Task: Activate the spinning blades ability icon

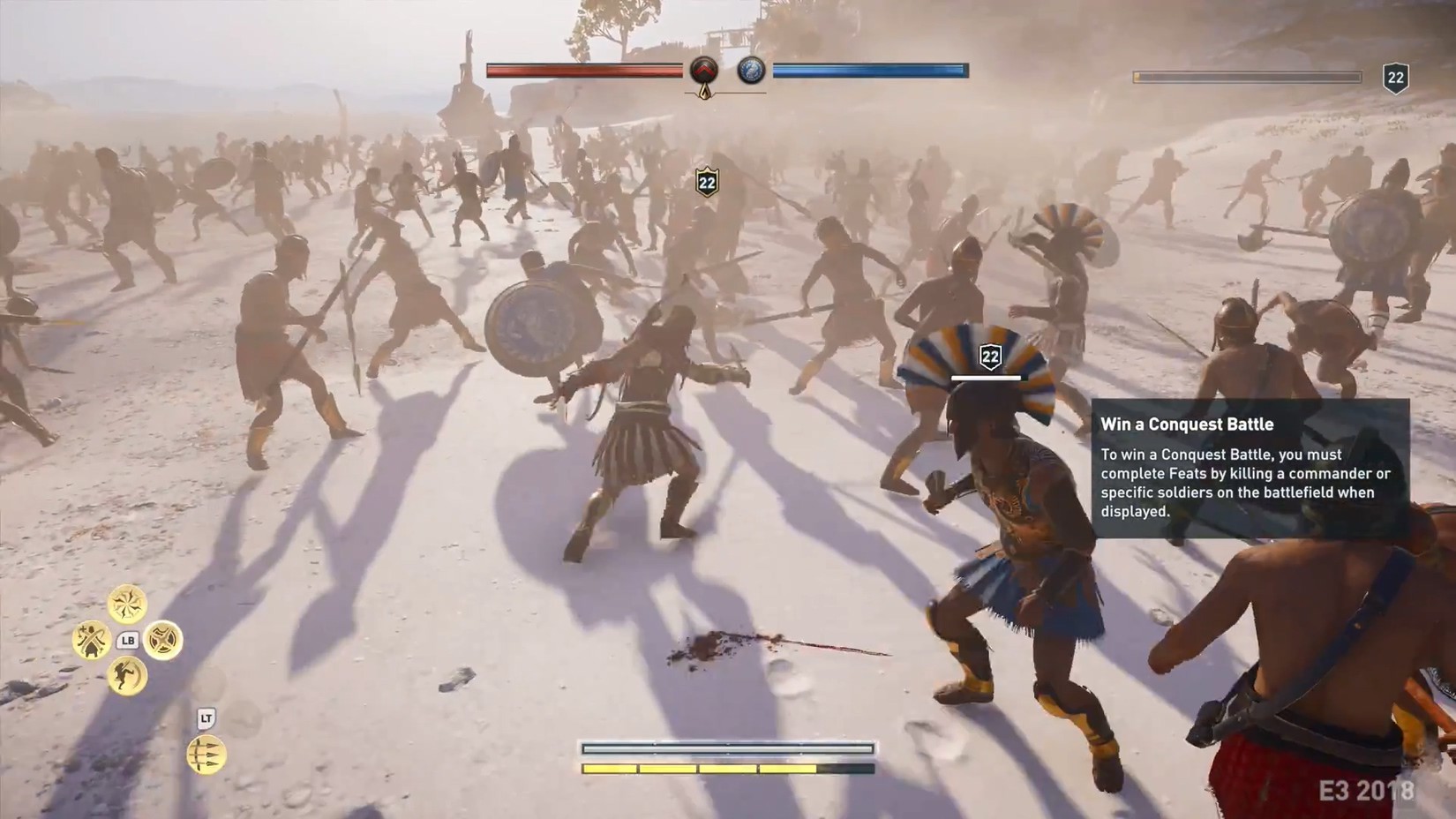Action: [127, 605]
